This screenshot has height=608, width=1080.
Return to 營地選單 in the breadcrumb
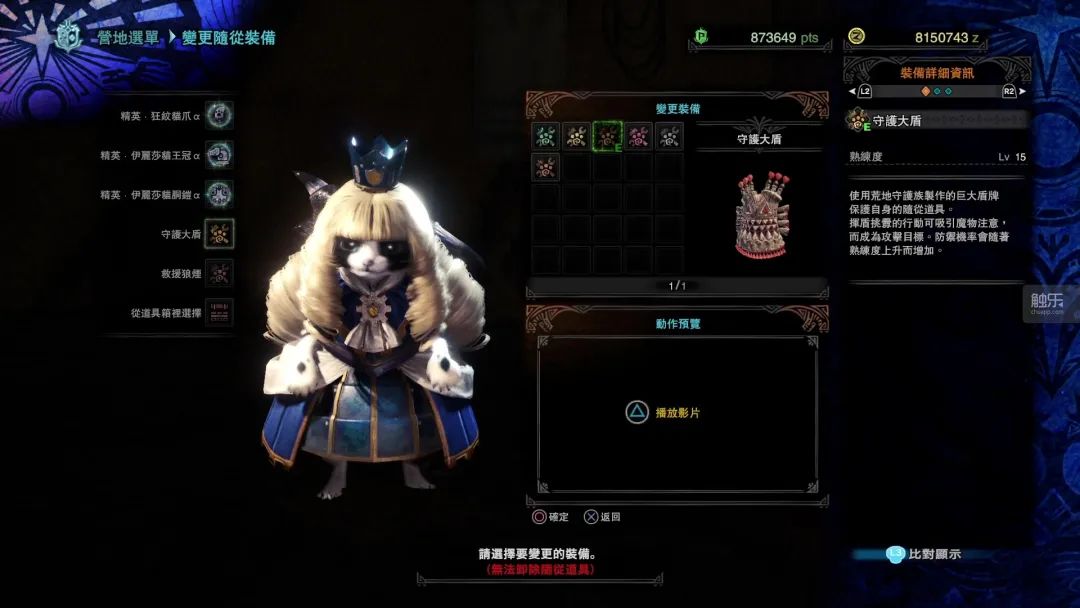coord(127,38)
